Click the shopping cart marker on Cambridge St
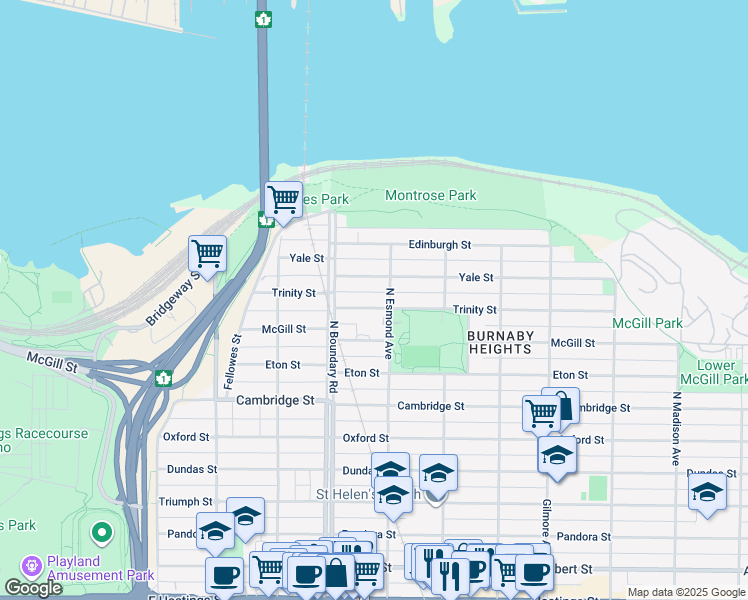The width and height of the screenshot is (748, 600). 541,412
